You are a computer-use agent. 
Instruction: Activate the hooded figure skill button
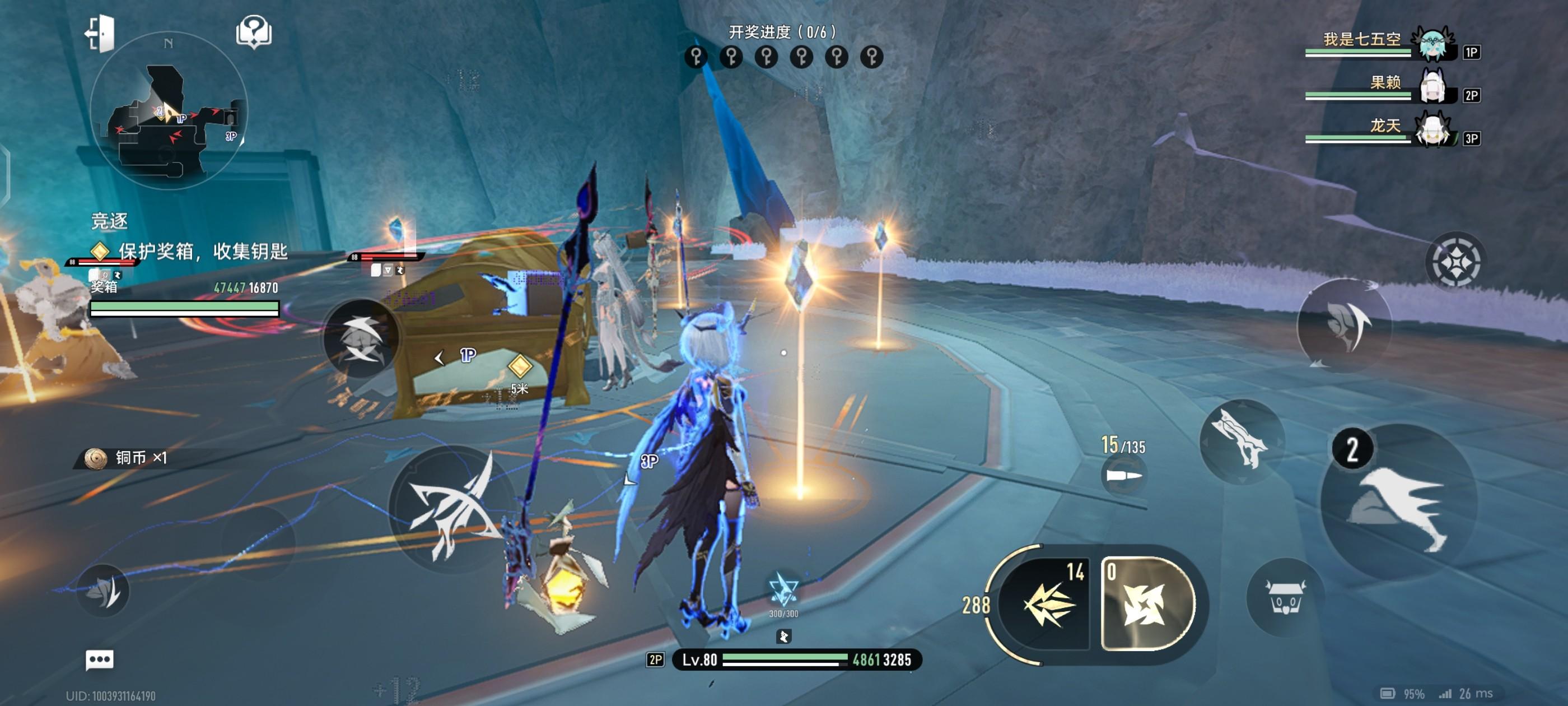(x=1345, y=326)
